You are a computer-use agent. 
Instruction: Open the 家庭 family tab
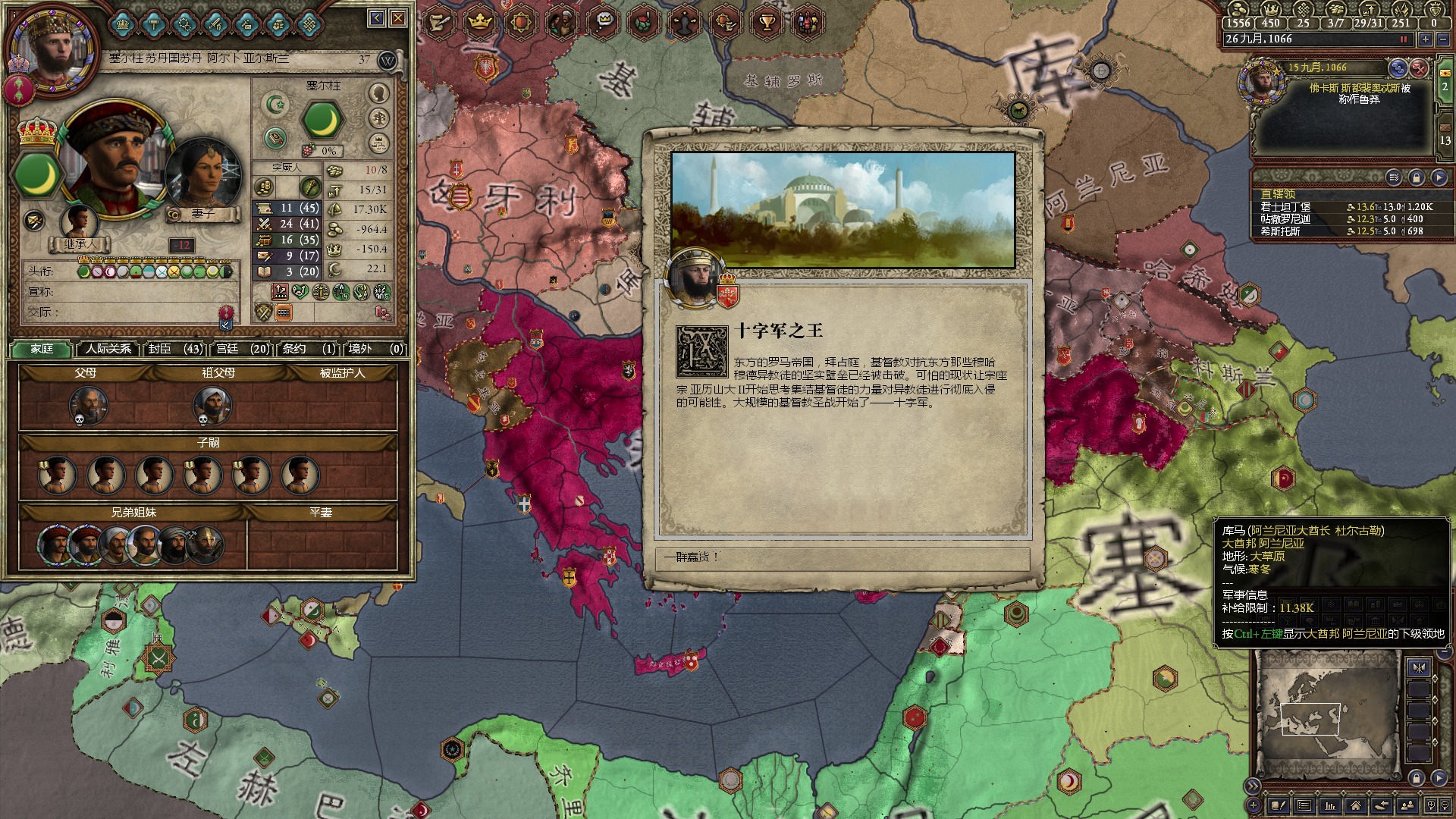(42, 349)
